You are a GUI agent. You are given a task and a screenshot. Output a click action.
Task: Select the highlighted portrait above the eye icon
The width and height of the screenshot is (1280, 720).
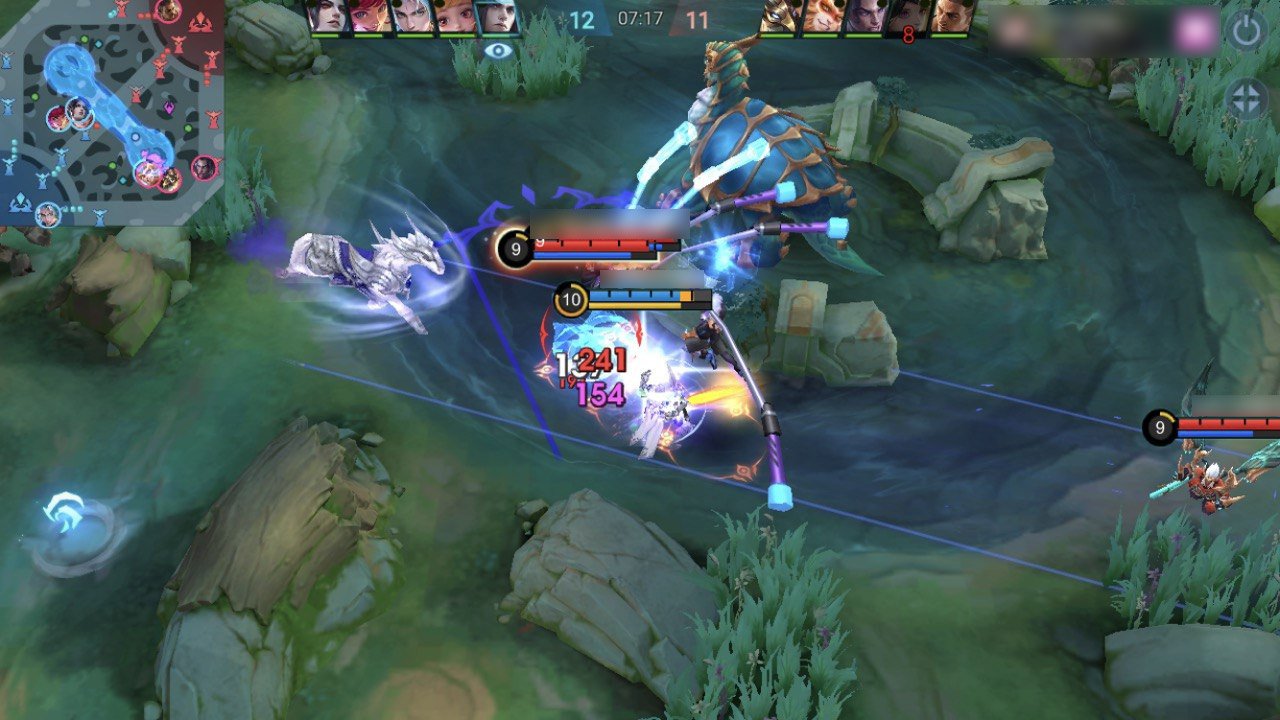click(497, 17)
